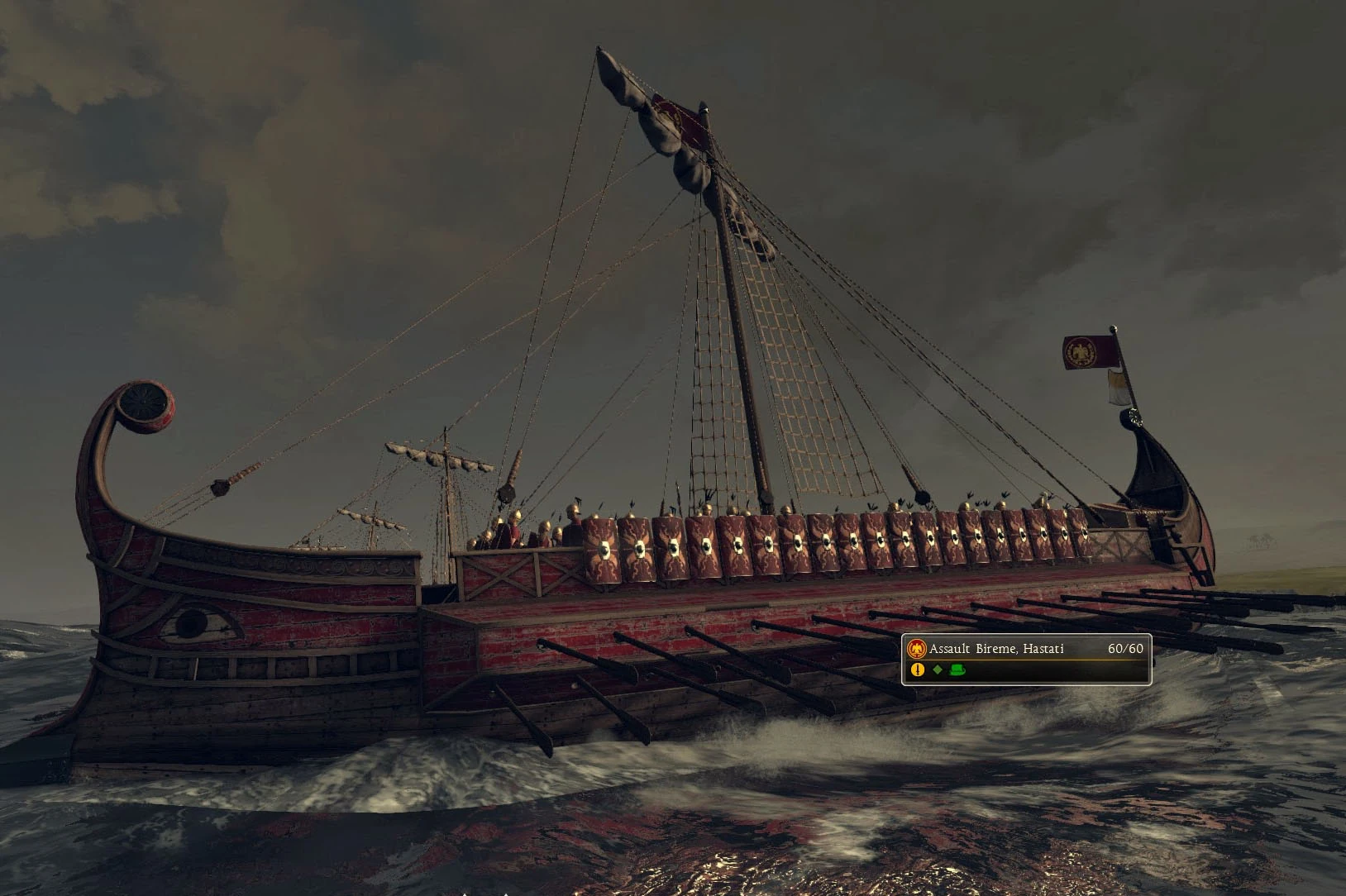Toggle the yellow warning indicator on the unit card
The width and height of the screenshot is (1346, 896).
(917, 670)
